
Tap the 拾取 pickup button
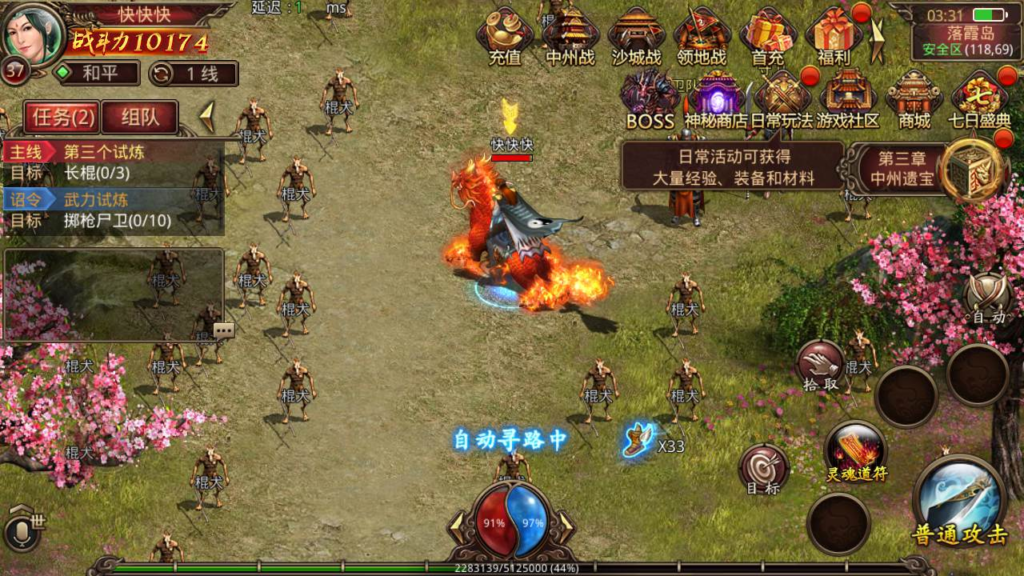(820, 366)
